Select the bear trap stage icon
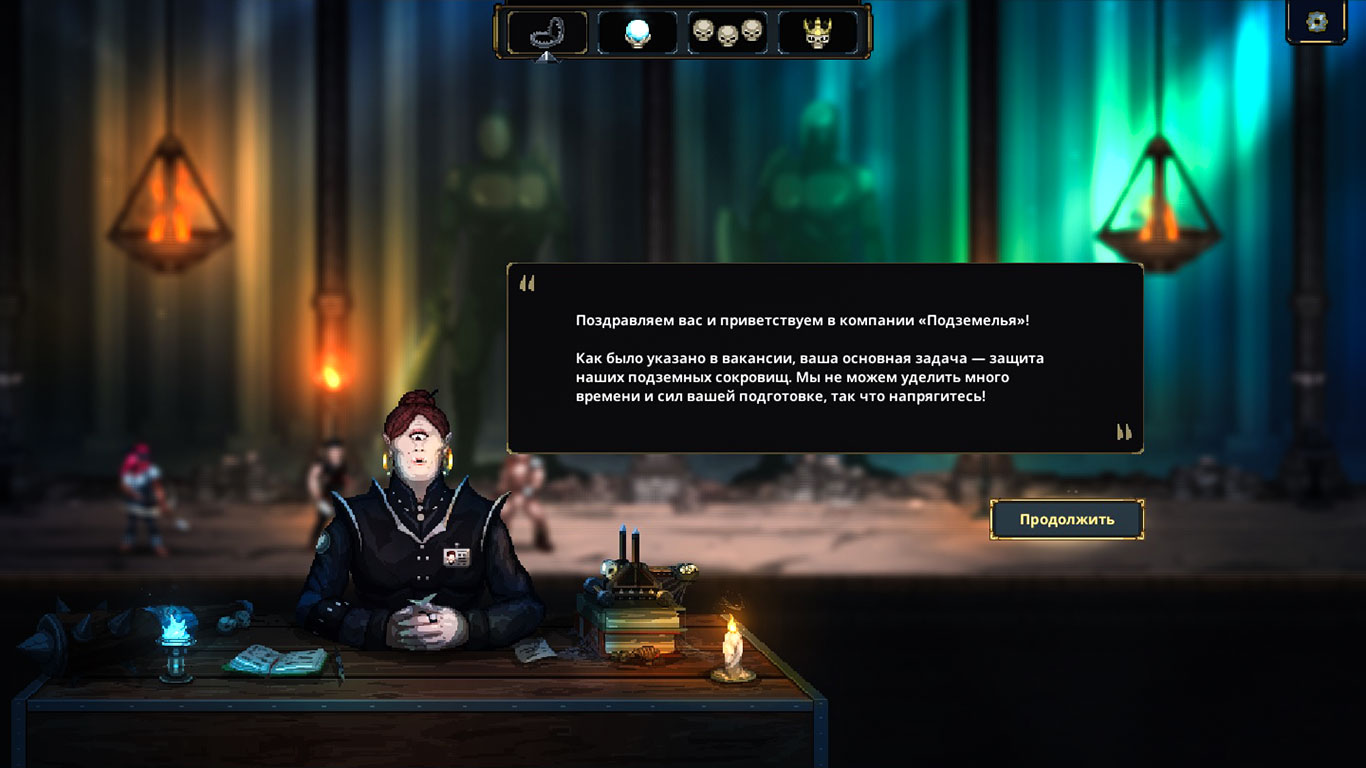This screenshot has width=1366, height=768. [x=547, y=32]
